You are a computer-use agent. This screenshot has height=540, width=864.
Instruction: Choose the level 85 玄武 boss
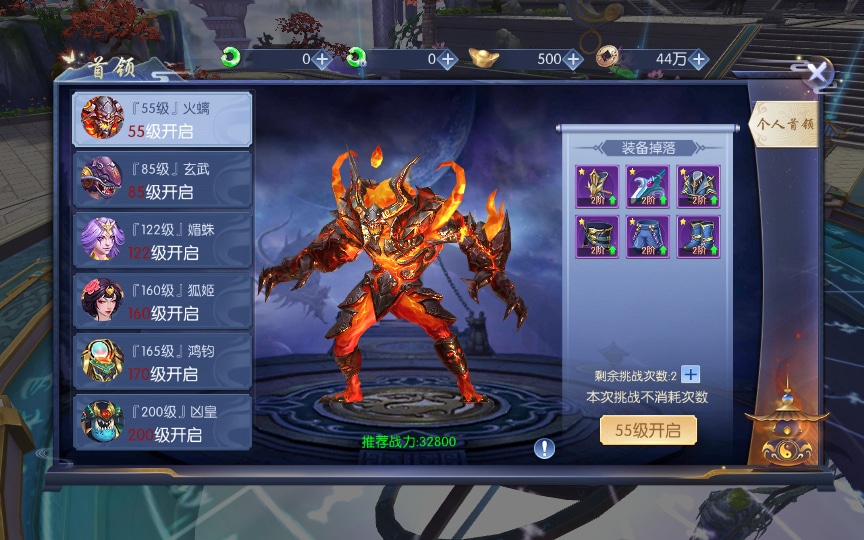click(163, 180)
